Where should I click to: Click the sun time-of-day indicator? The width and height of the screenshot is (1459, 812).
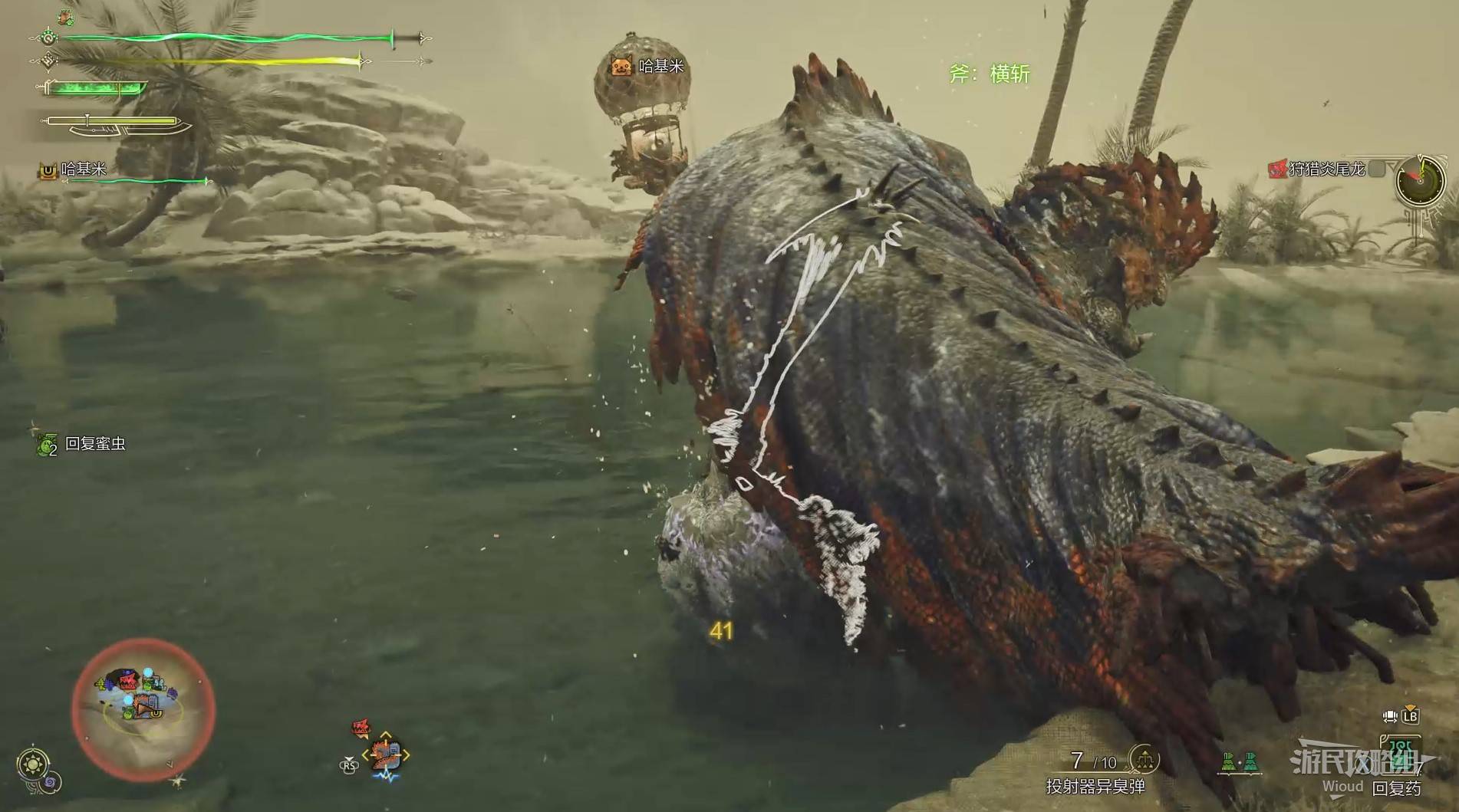(x=33, y=764)
